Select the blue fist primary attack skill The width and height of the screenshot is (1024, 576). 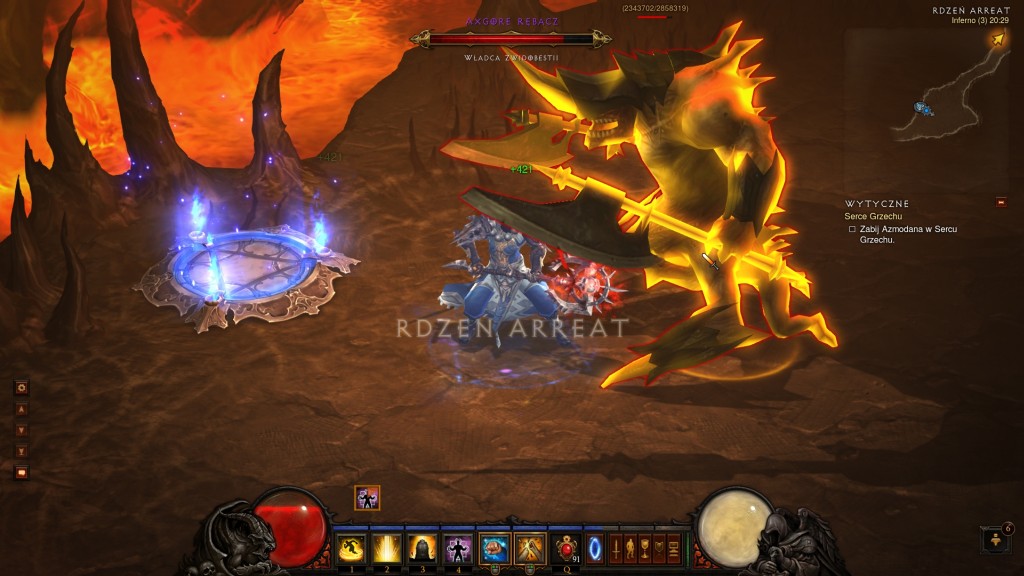click(x=494, y=548)
